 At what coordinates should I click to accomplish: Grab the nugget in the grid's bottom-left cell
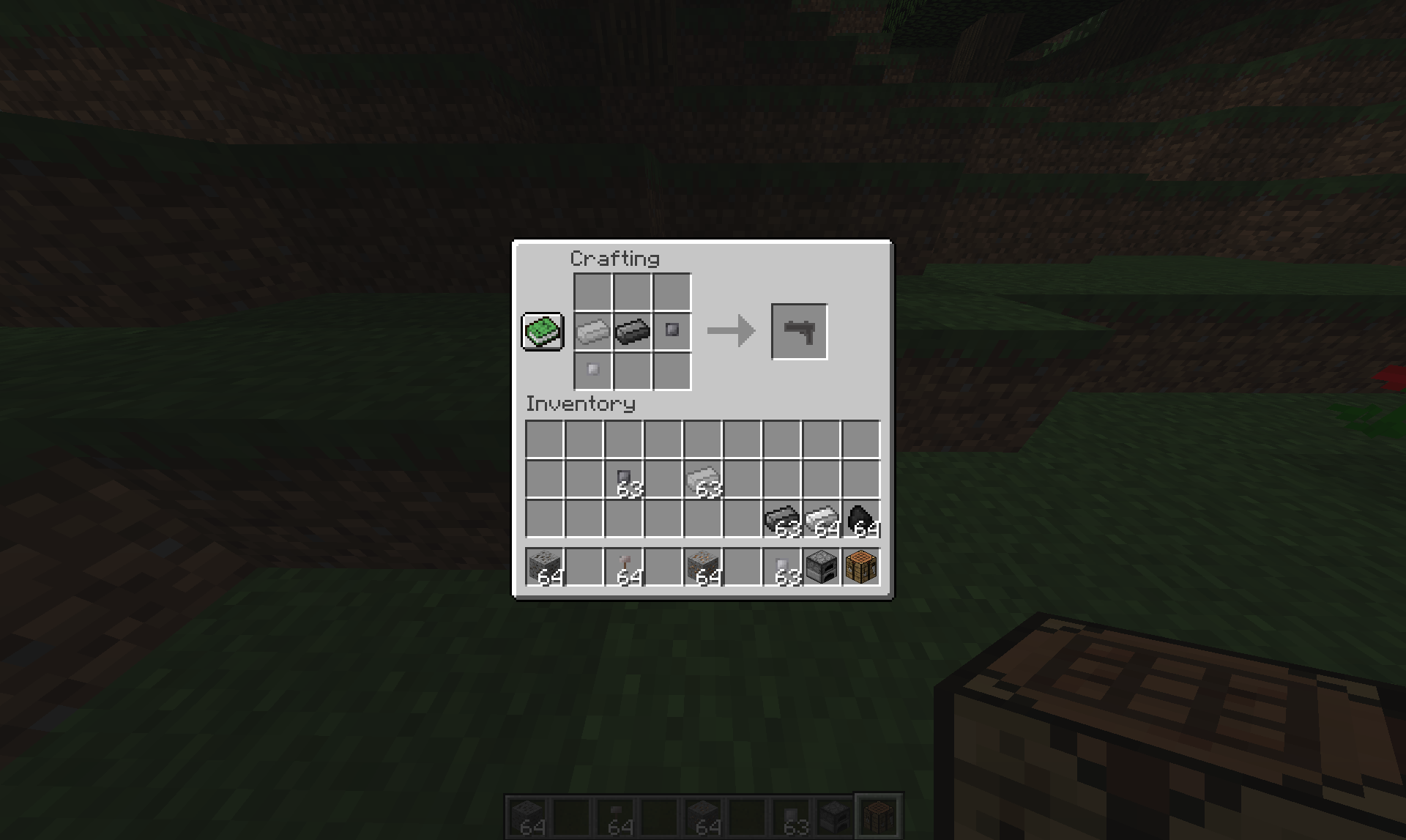(x=592, y=371)
